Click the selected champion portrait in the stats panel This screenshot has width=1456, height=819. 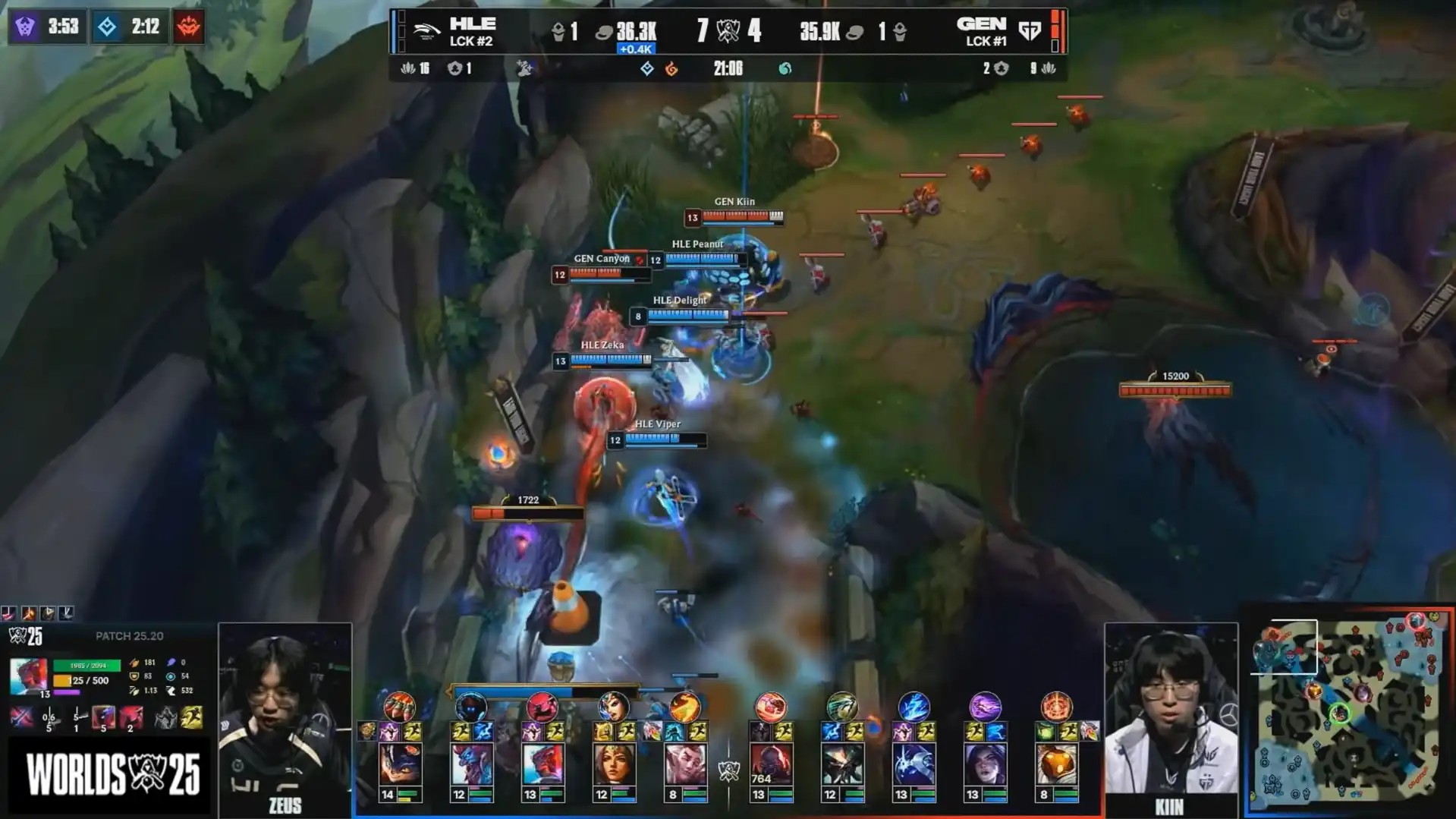28,676
